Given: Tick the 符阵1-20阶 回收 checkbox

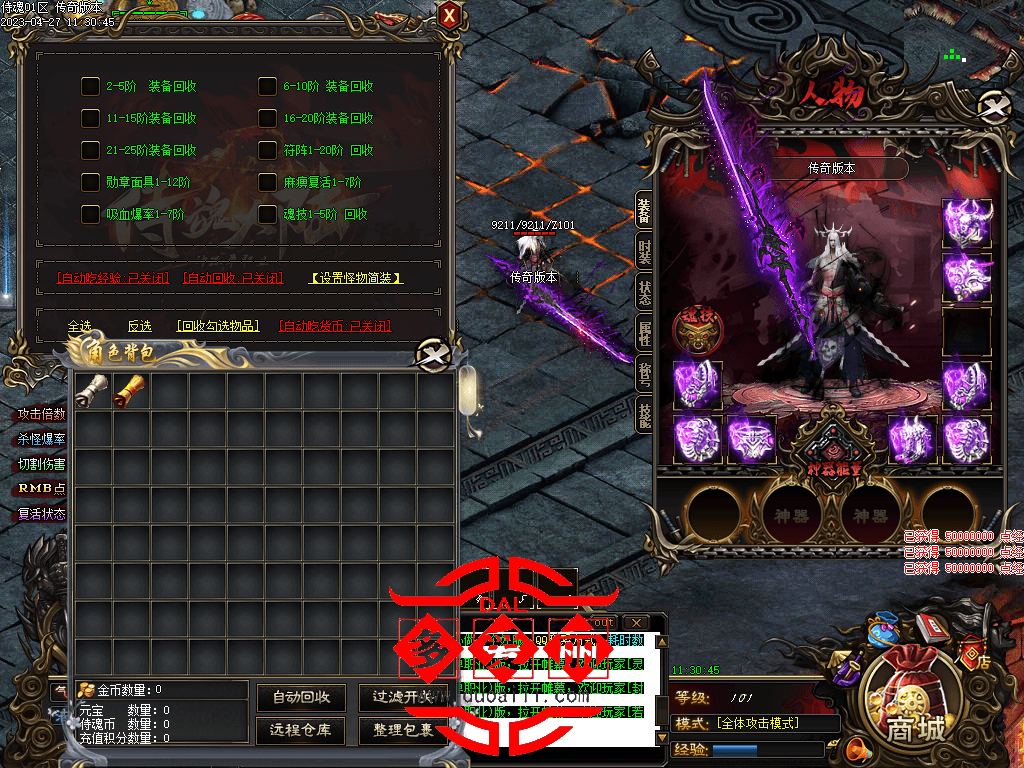Looking at the screenshot, I should point(267,150).
